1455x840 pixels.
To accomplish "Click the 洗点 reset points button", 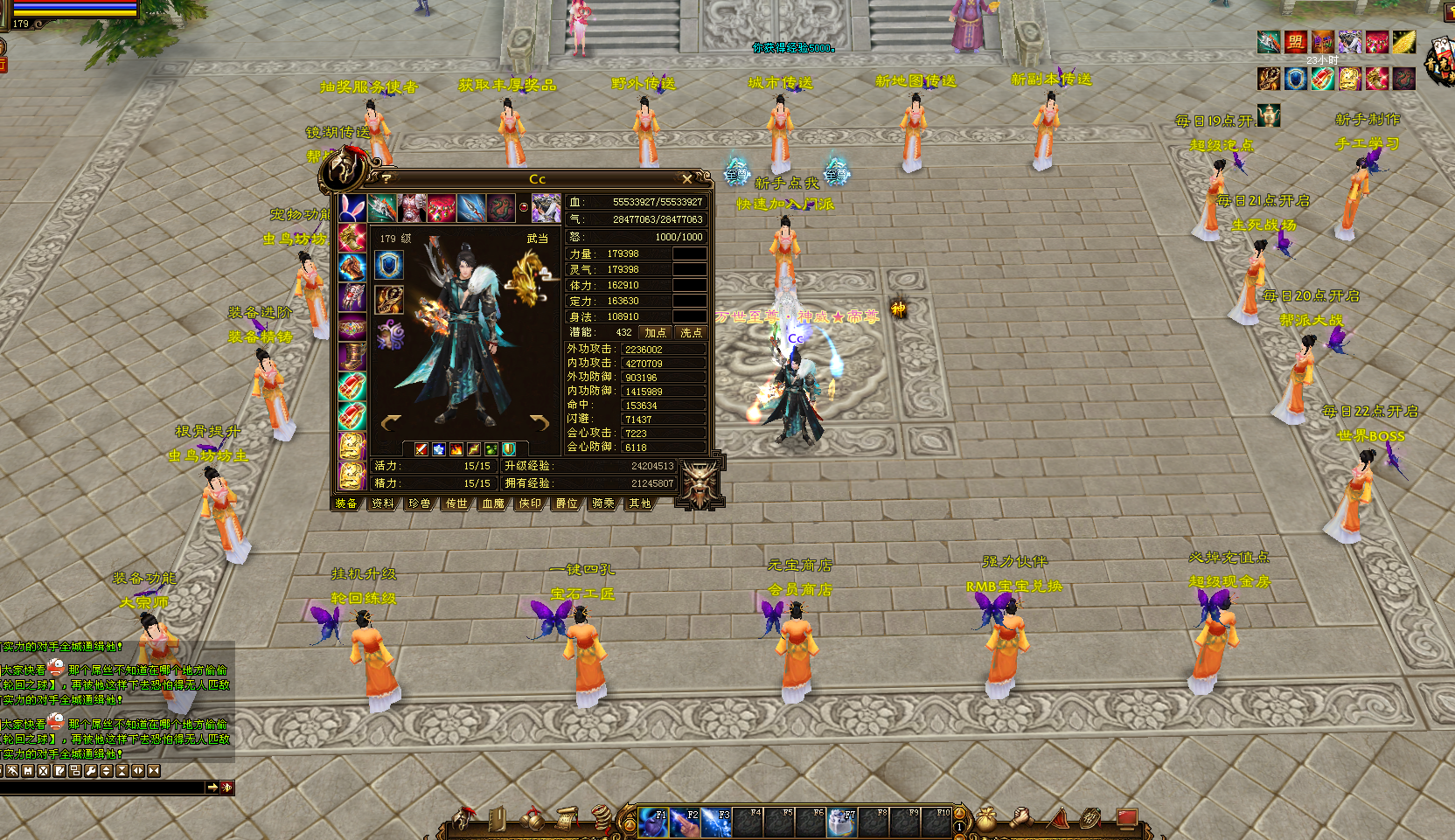I will pos(691,332).
